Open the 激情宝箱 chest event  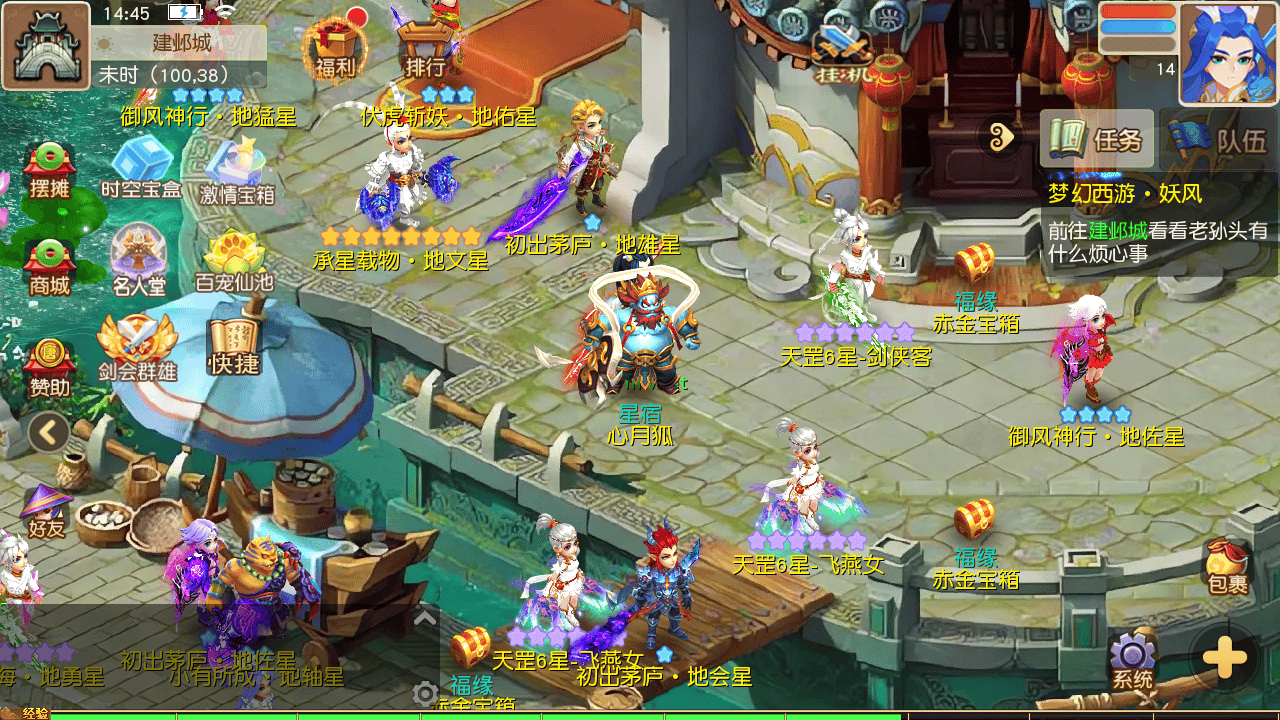pyautogui.click(x=237, y=172)
